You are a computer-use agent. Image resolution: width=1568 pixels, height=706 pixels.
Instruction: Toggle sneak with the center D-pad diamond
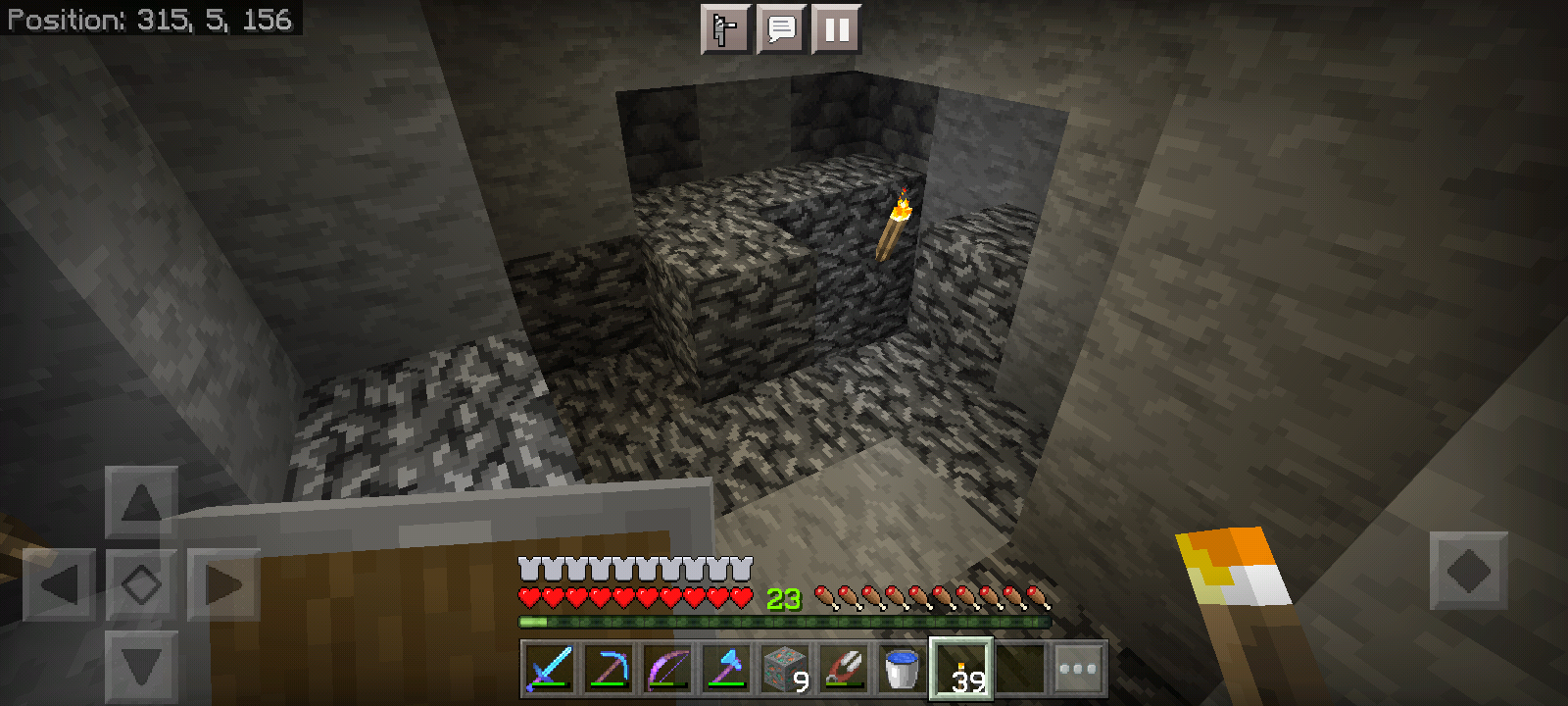[x=141, y=585]
